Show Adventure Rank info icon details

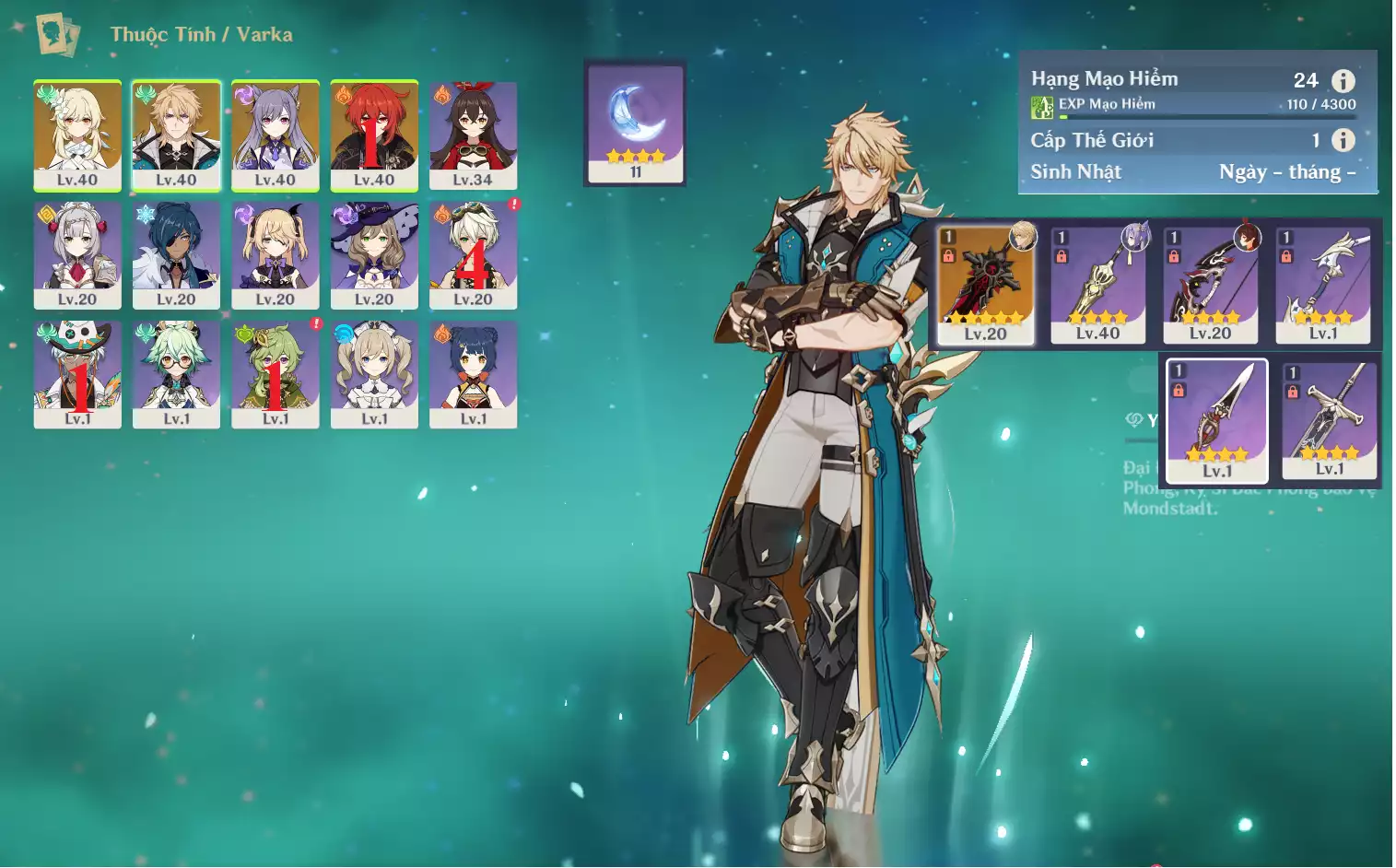1343,81
